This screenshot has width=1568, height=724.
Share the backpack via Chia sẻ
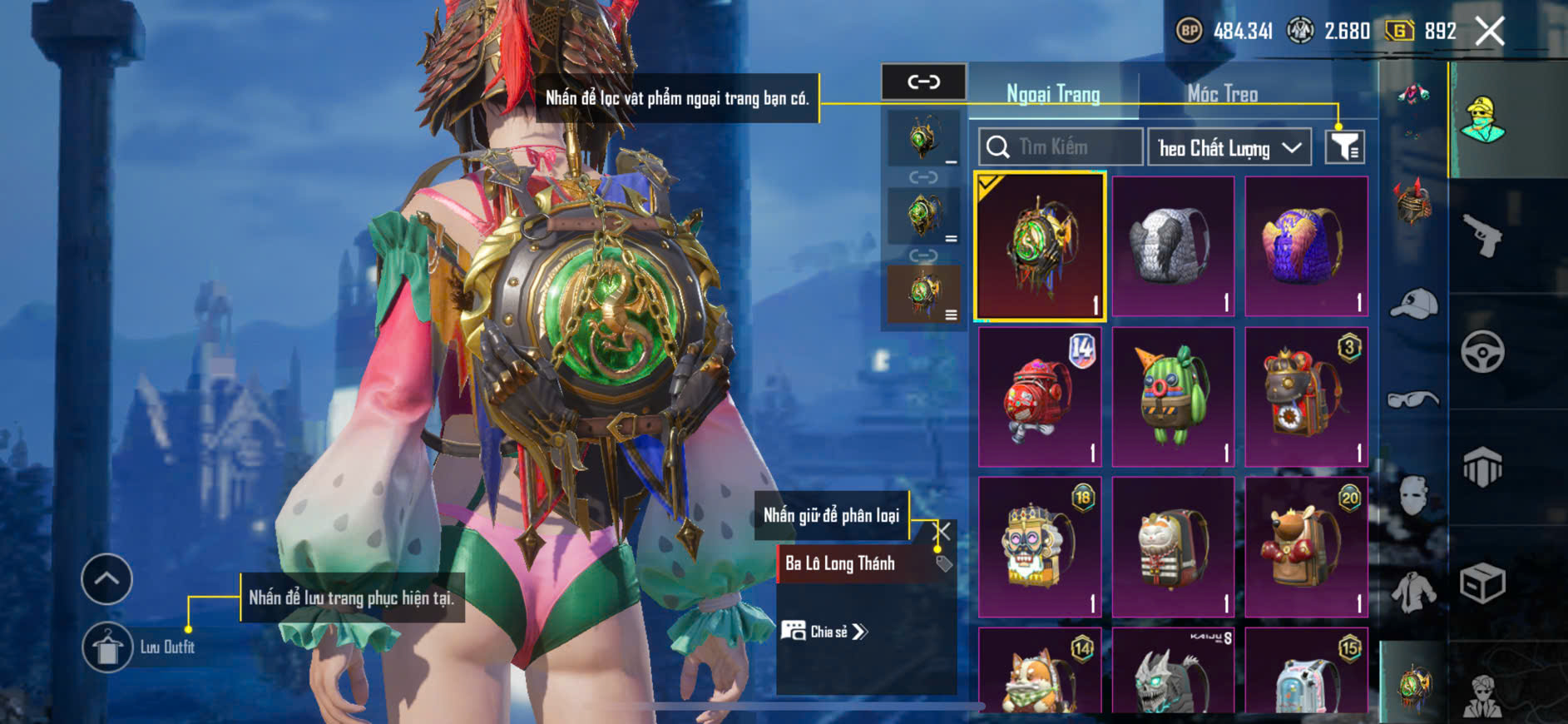(x=824, y=632)
